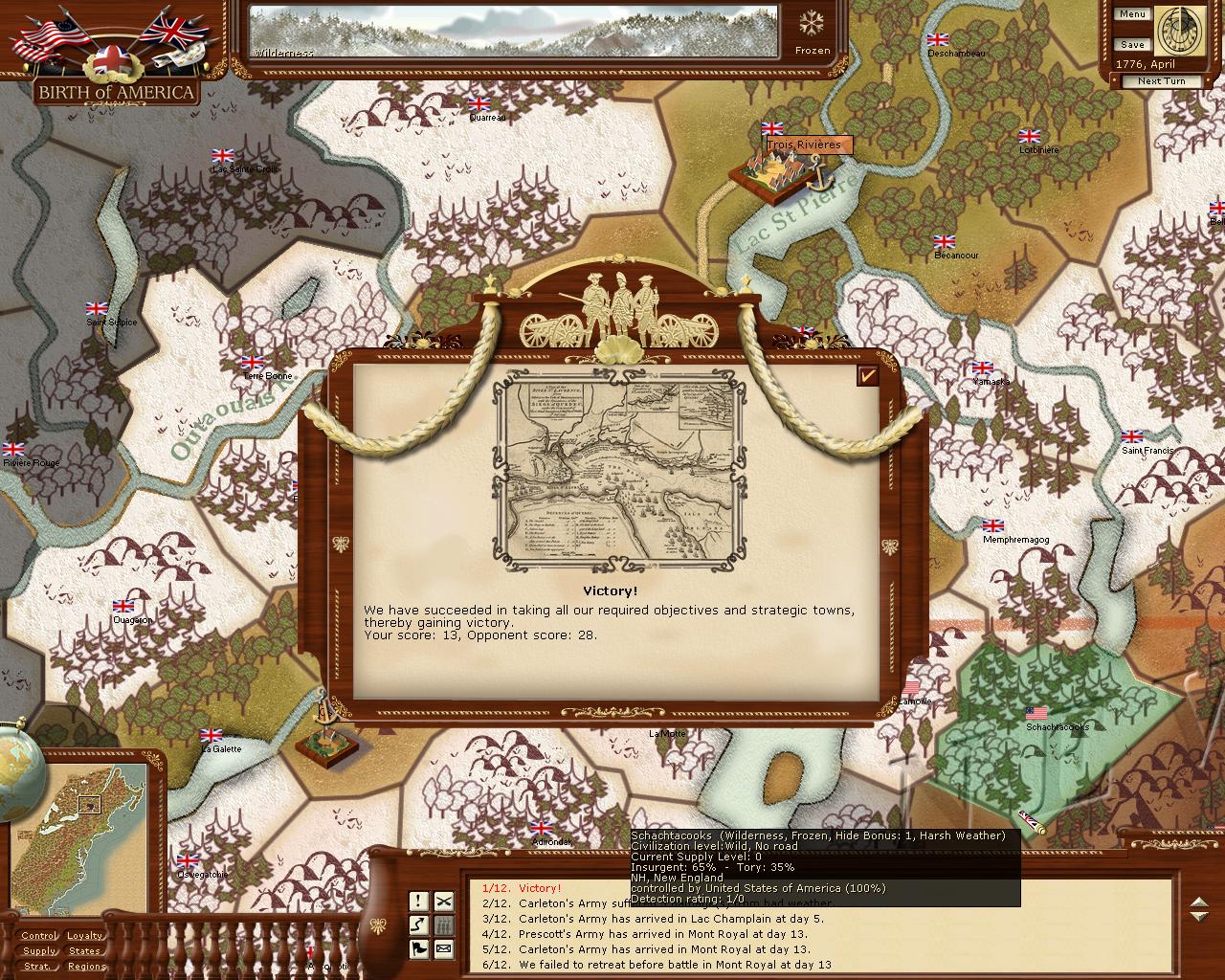End turn with Next Turn button
The width and height of the screenshot is (1225, 980).
1161,81
